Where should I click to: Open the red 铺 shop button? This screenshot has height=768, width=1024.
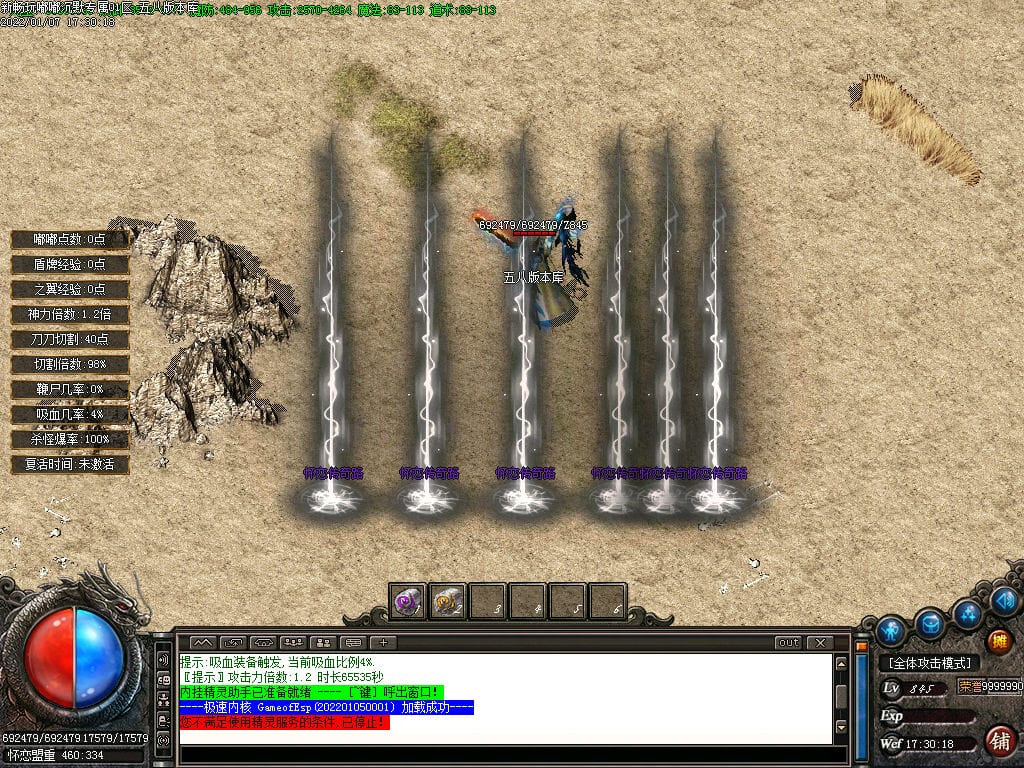coord(998,740)
